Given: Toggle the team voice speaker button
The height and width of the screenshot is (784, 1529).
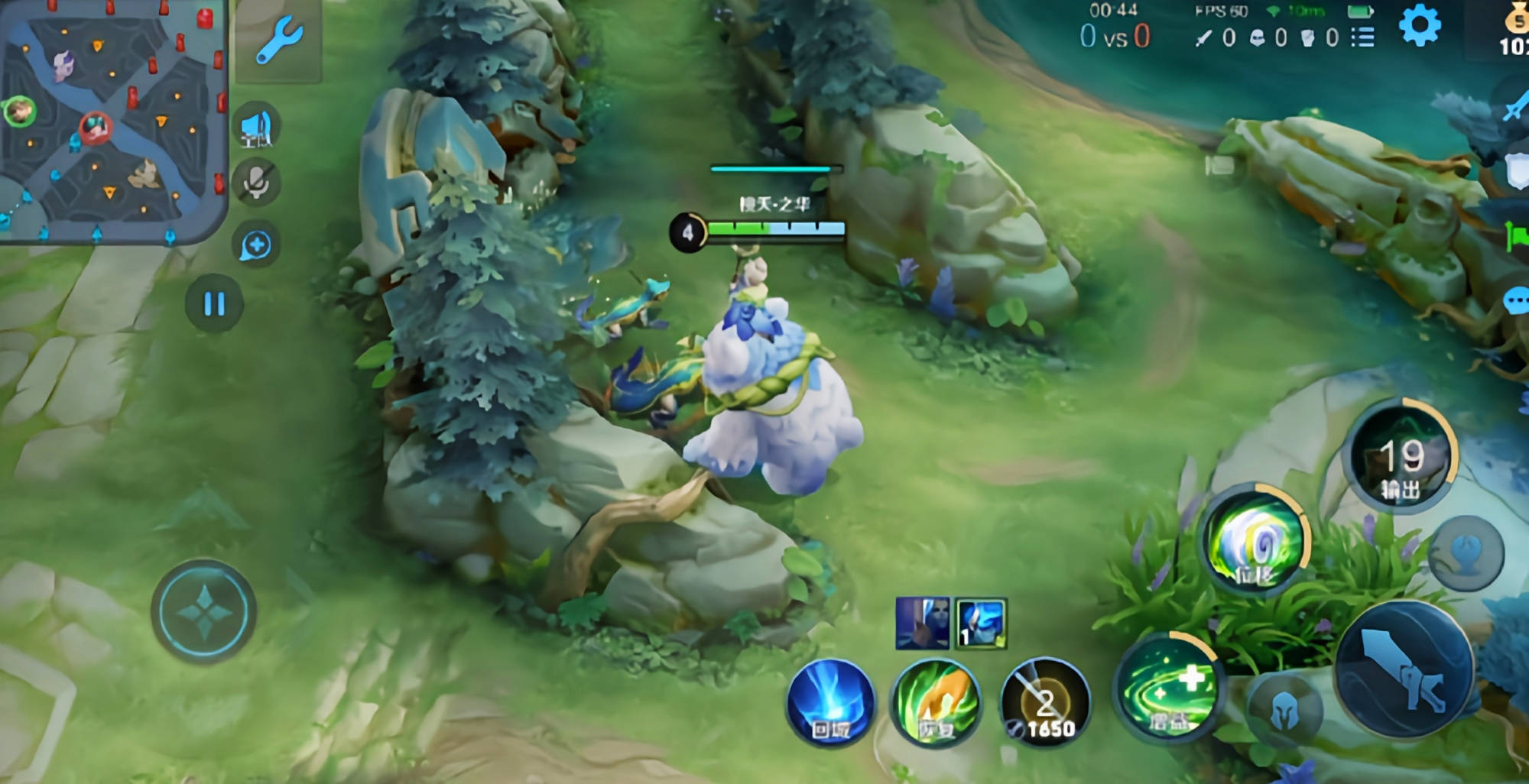Looking at the screenshot, I should coord(257,128).
